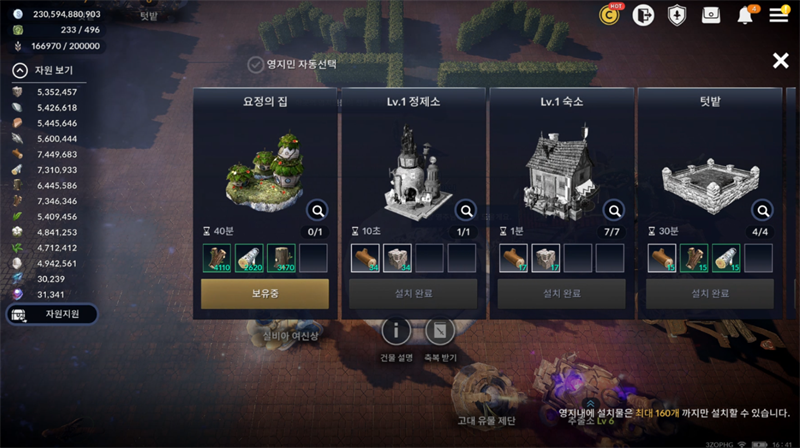Open the notifications bell
Viewport: 800px width, 448px height.
click(745, 15)
